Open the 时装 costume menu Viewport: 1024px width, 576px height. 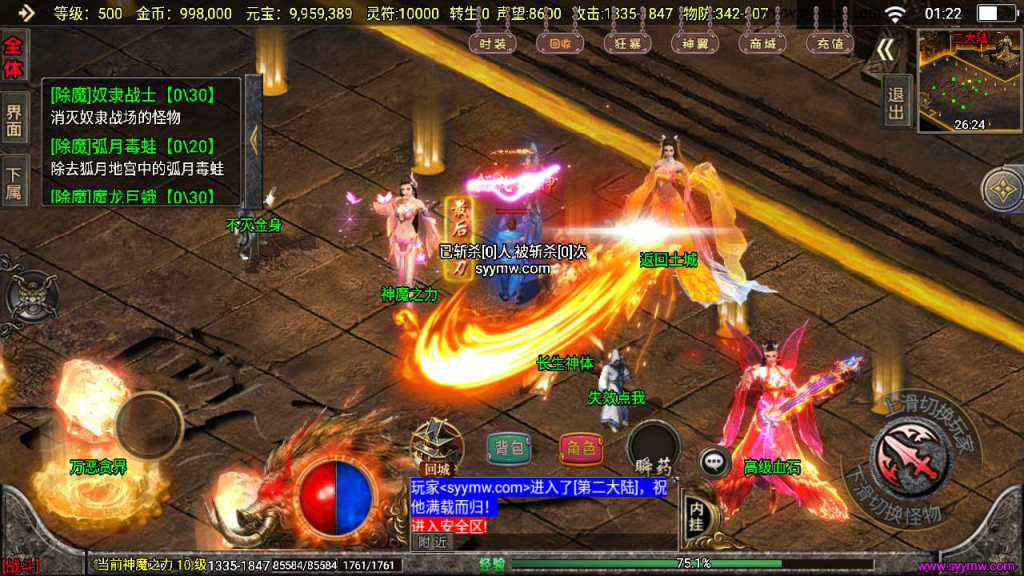pos(493,43)
